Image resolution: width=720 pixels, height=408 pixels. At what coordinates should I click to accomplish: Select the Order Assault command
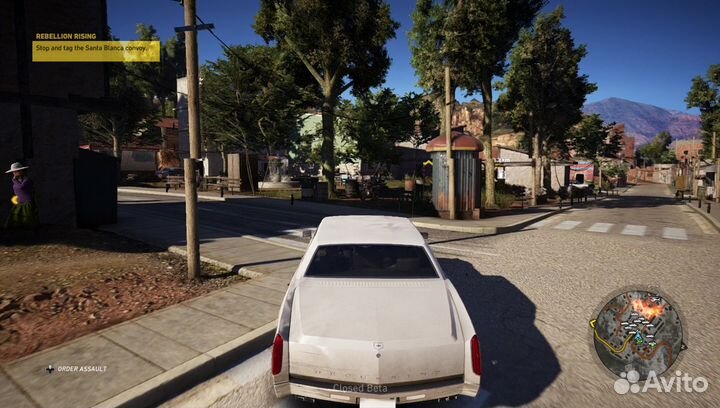tap(80, 369)
